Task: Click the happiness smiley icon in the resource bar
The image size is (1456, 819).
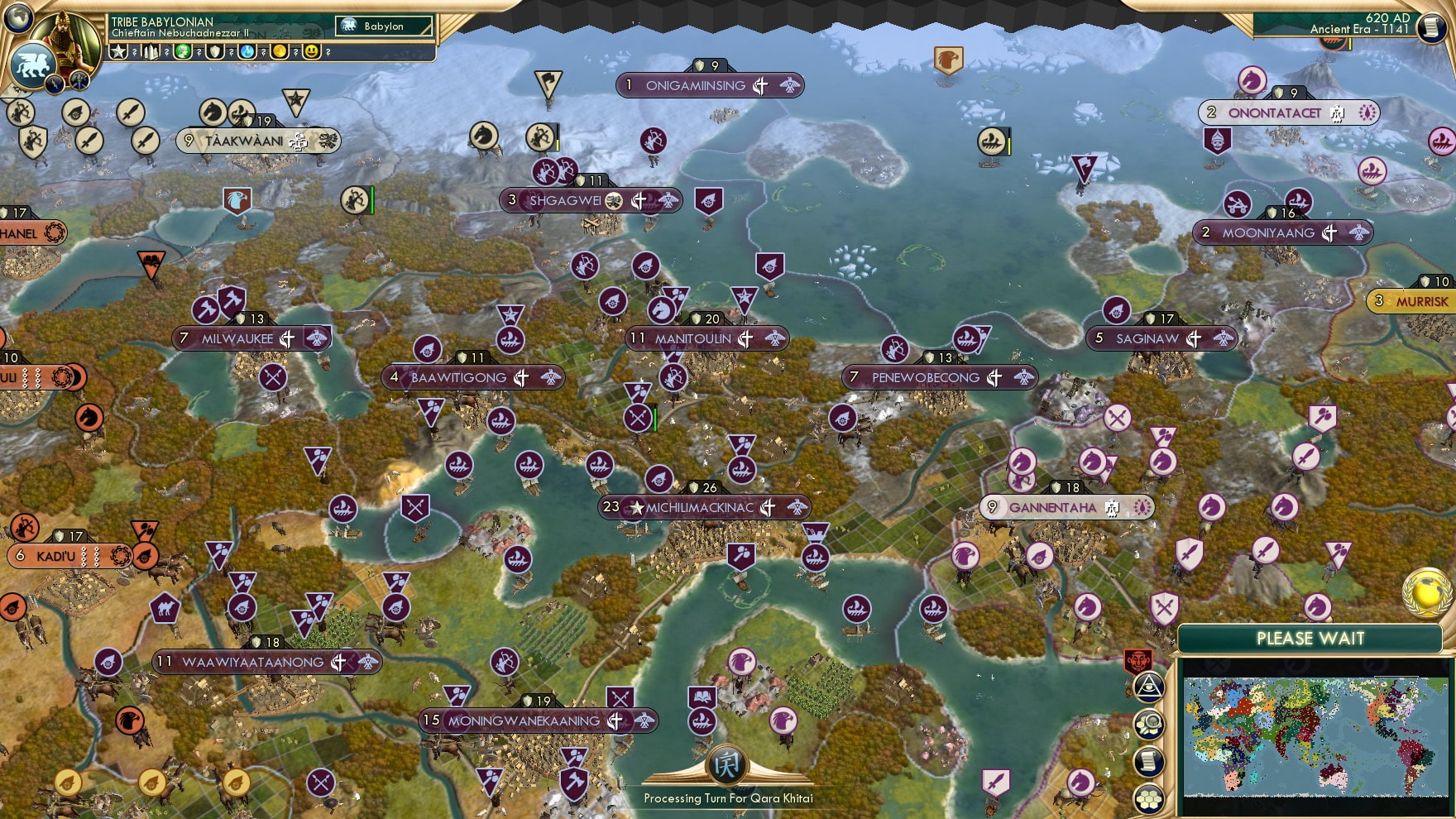Action: tap(311, 52)
